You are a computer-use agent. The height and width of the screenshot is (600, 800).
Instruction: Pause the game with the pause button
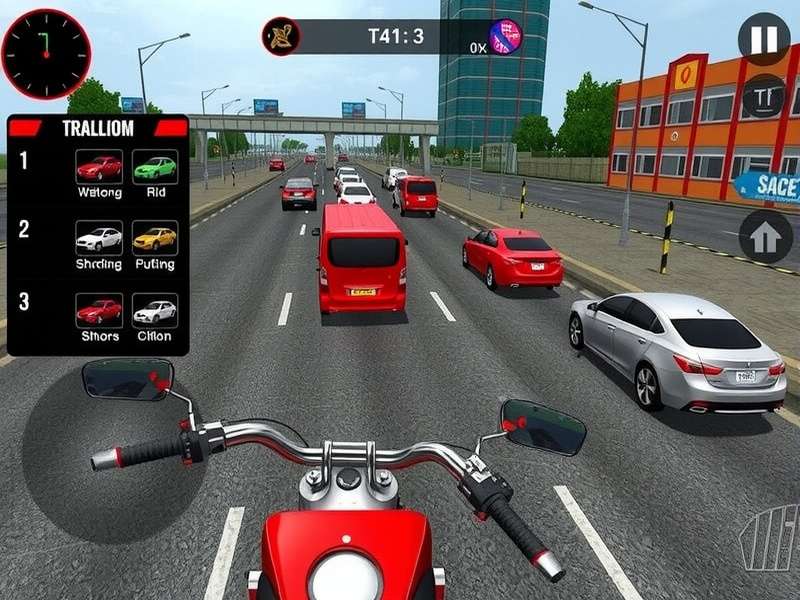tap(764, 39)
